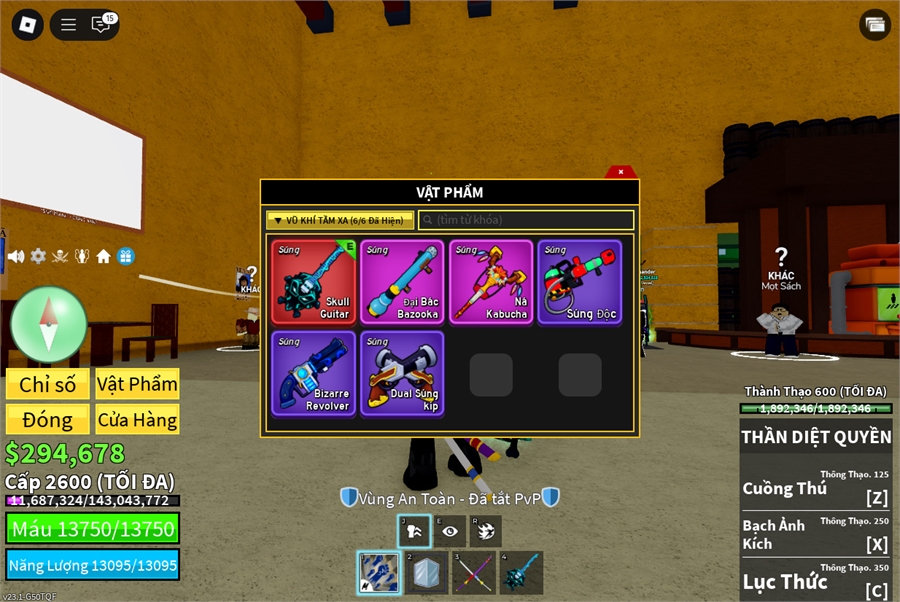Select the Skull Guitar gun
This screenshot has width=900, height=602.
[x=313, y=282]
